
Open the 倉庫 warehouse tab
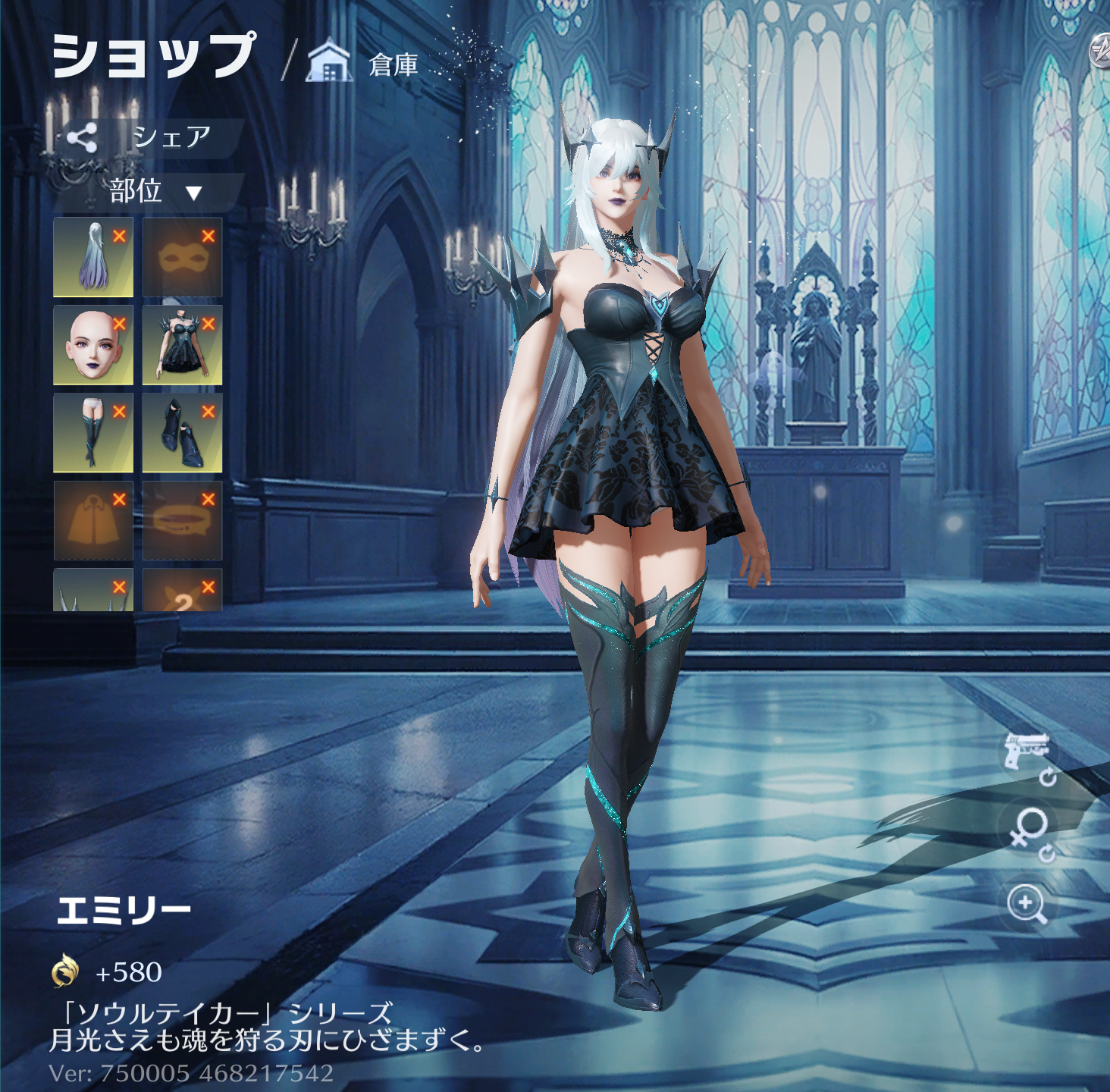coord(363,64)
